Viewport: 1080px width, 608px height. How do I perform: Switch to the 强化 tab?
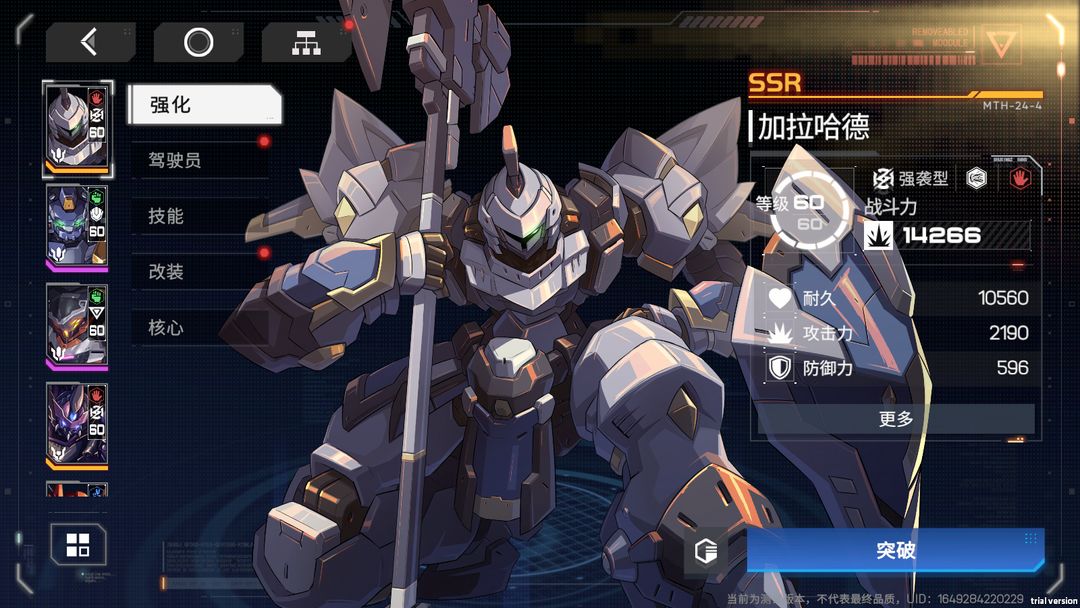point(204,105)
